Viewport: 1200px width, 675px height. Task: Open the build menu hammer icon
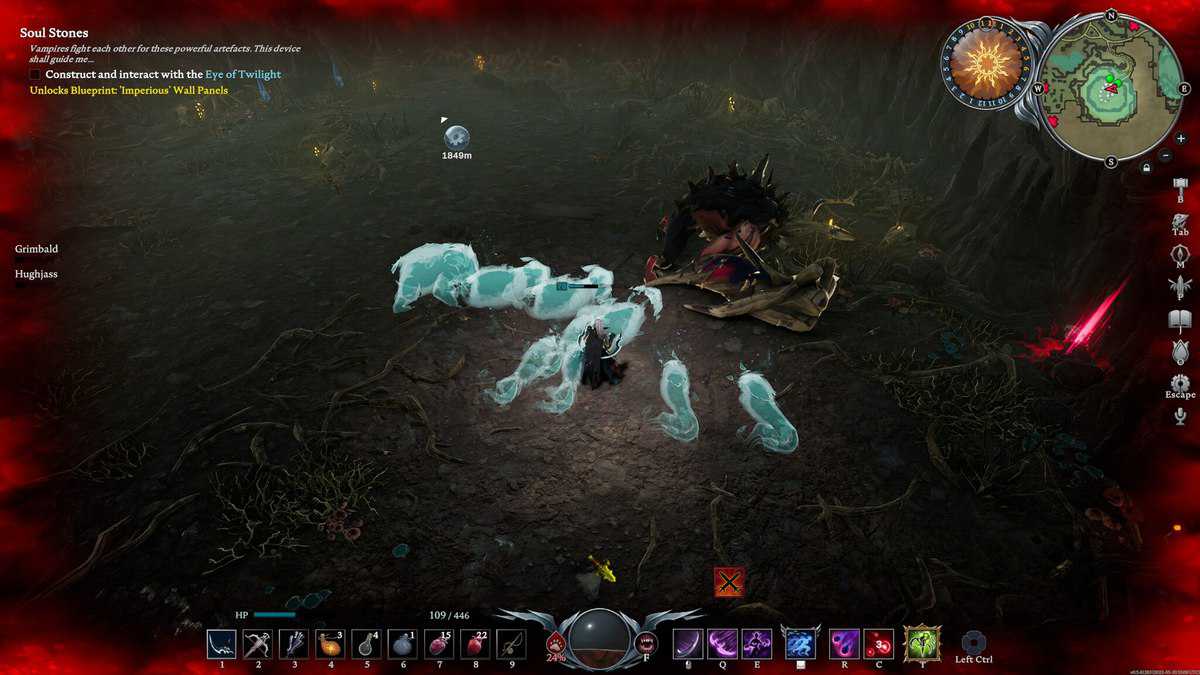(1180, 186)
